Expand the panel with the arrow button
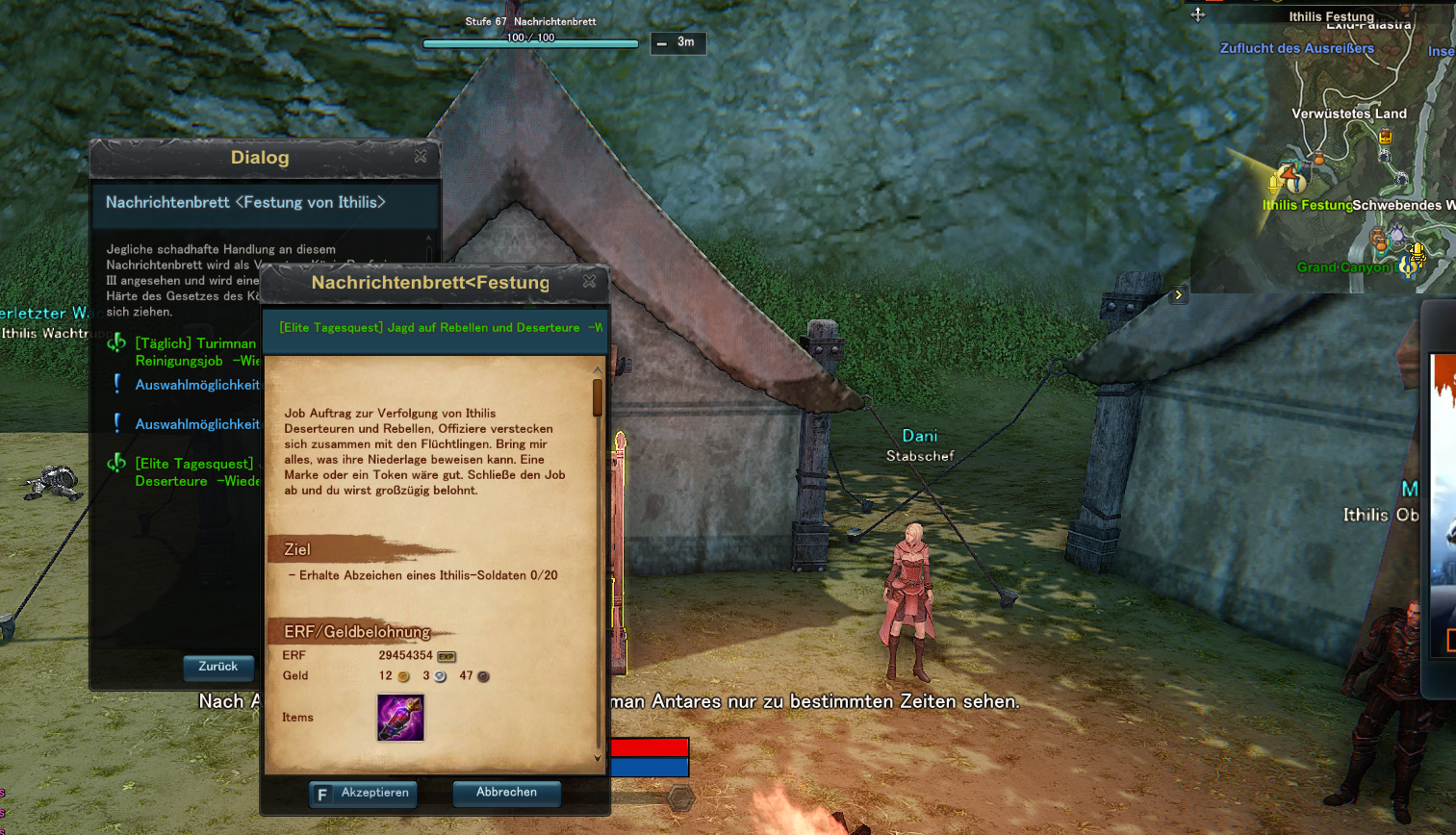The image size is (1456, 835). (1179, 295)
